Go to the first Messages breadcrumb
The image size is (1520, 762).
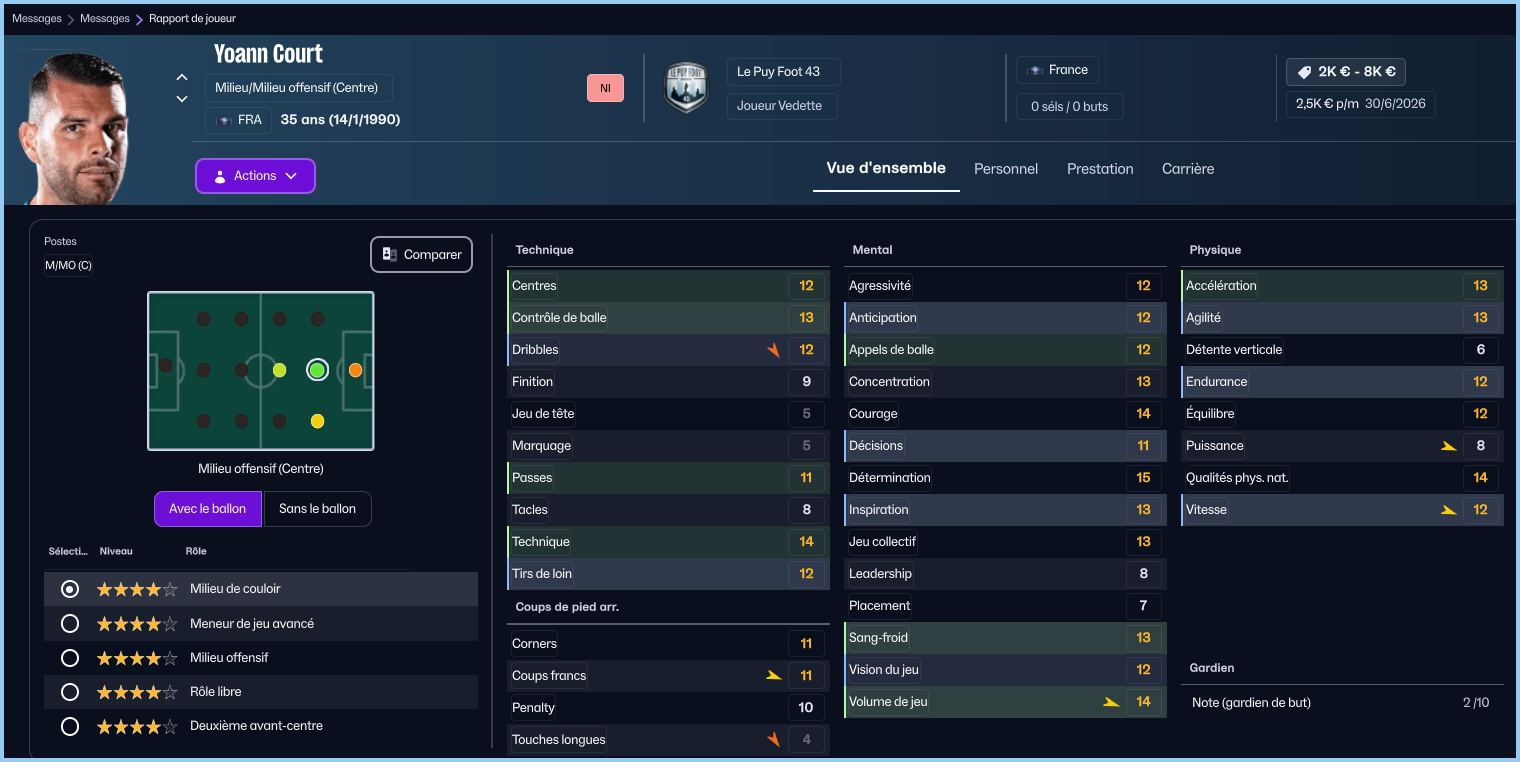point(37,18)
